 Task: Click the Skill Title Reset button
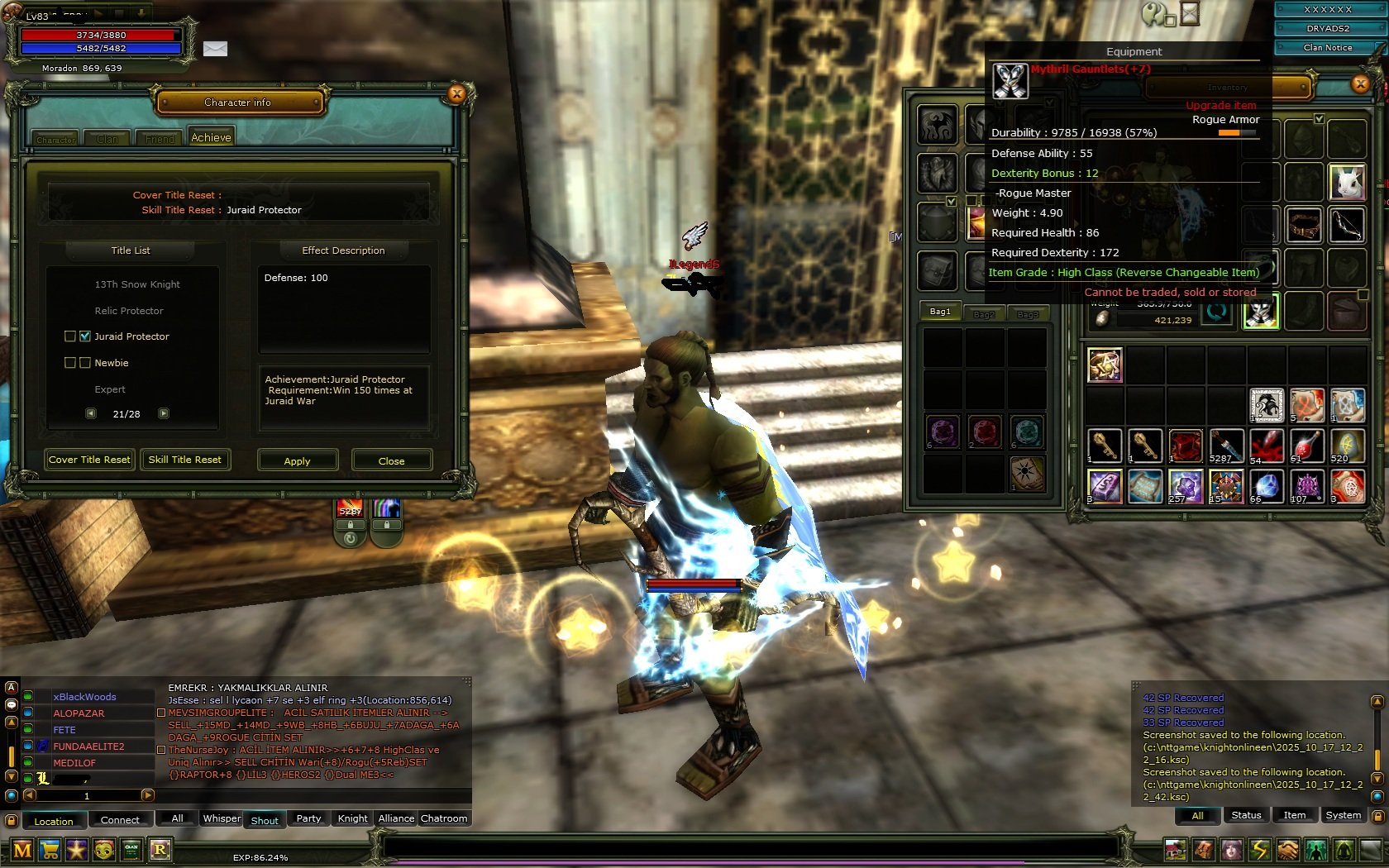pos(184,460)
